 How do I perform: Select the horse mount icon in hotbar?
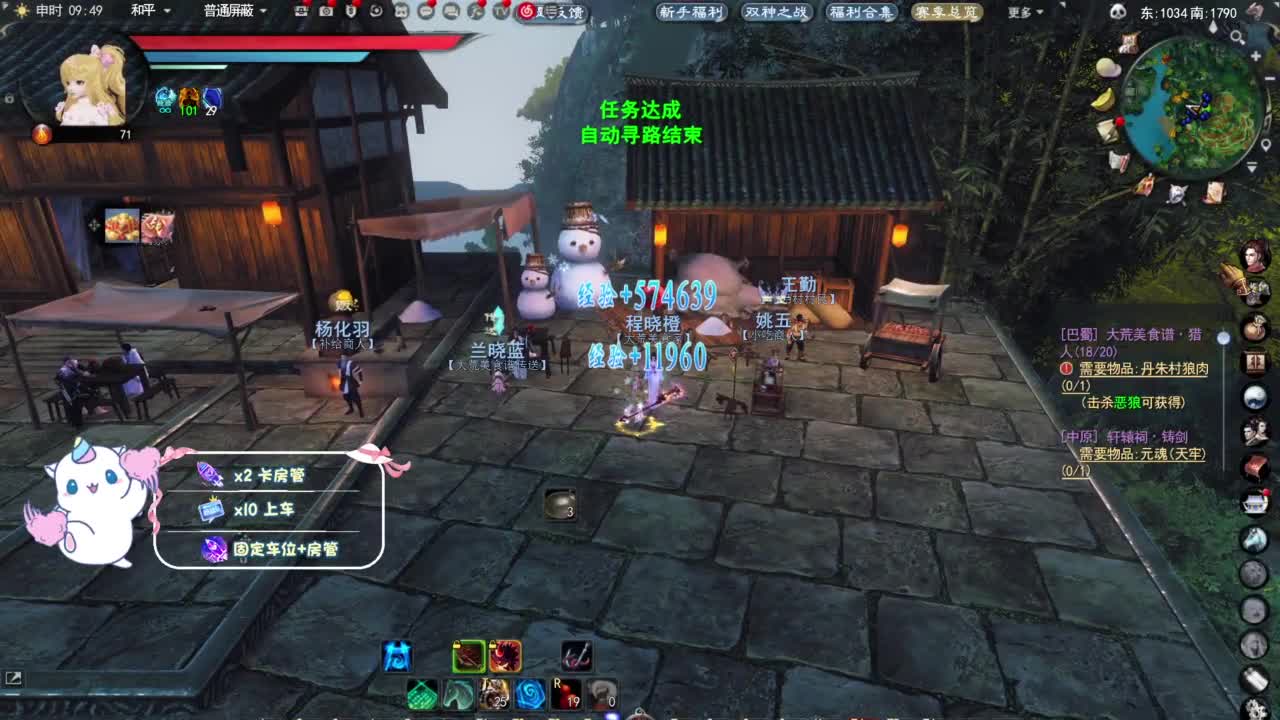point(457,693)
